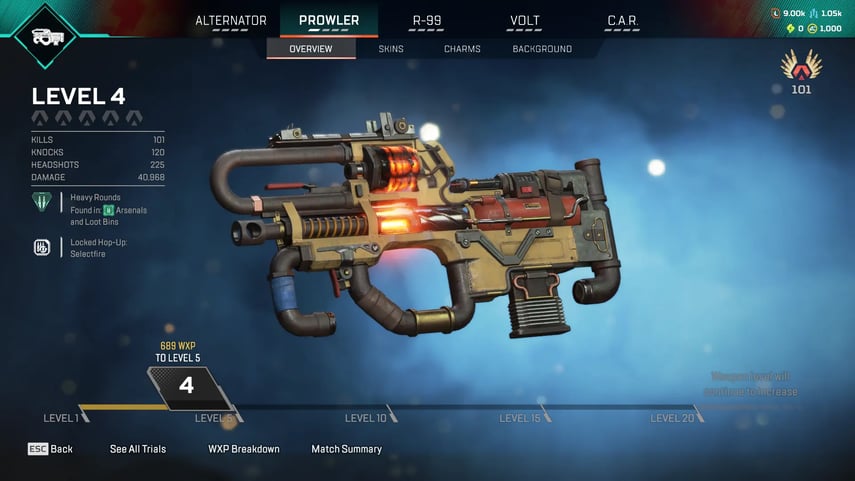Show the Overview sub-tab

click(x=311, y=49)
